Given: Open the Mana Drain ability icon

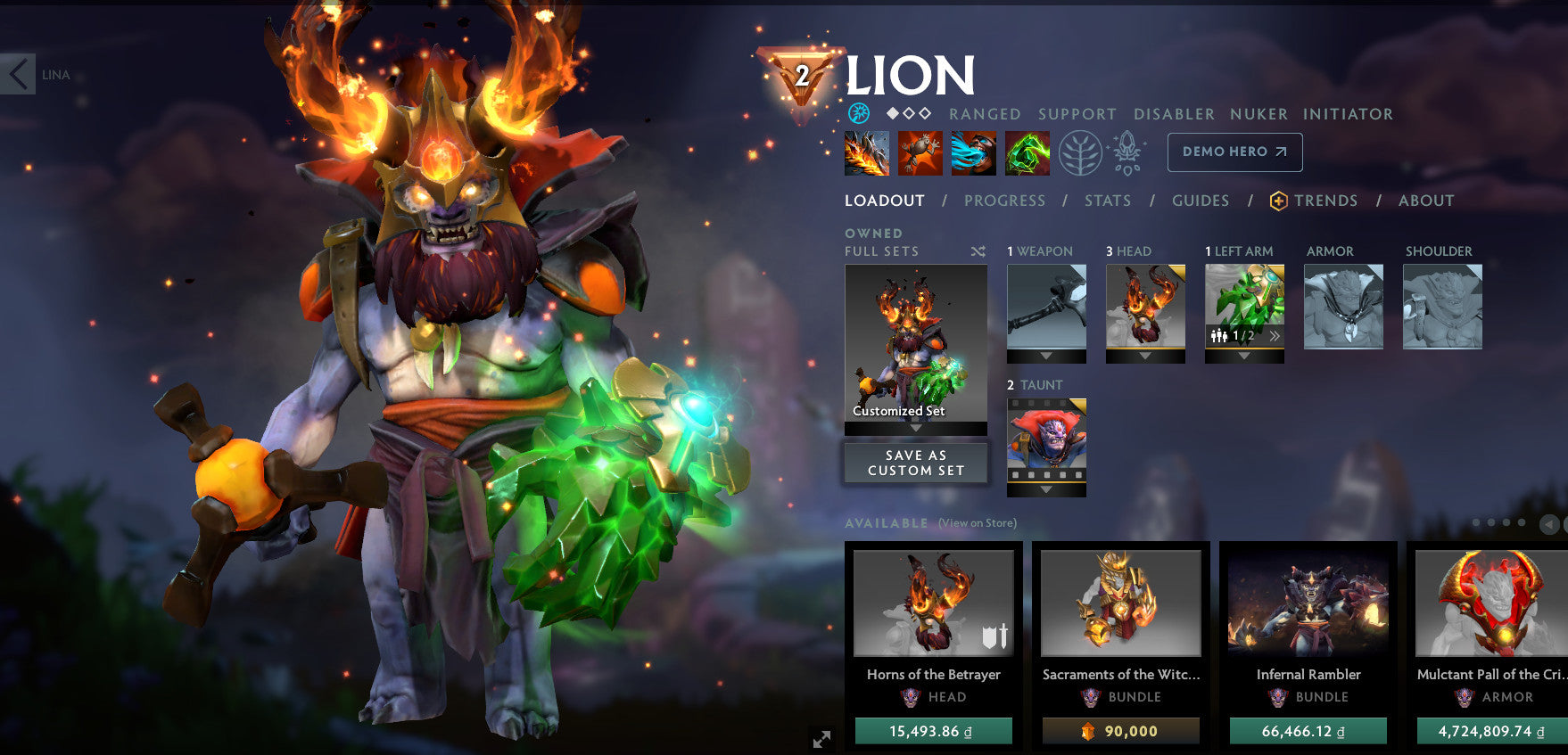Looking at the screenshot, I should [x=974, y=152].
